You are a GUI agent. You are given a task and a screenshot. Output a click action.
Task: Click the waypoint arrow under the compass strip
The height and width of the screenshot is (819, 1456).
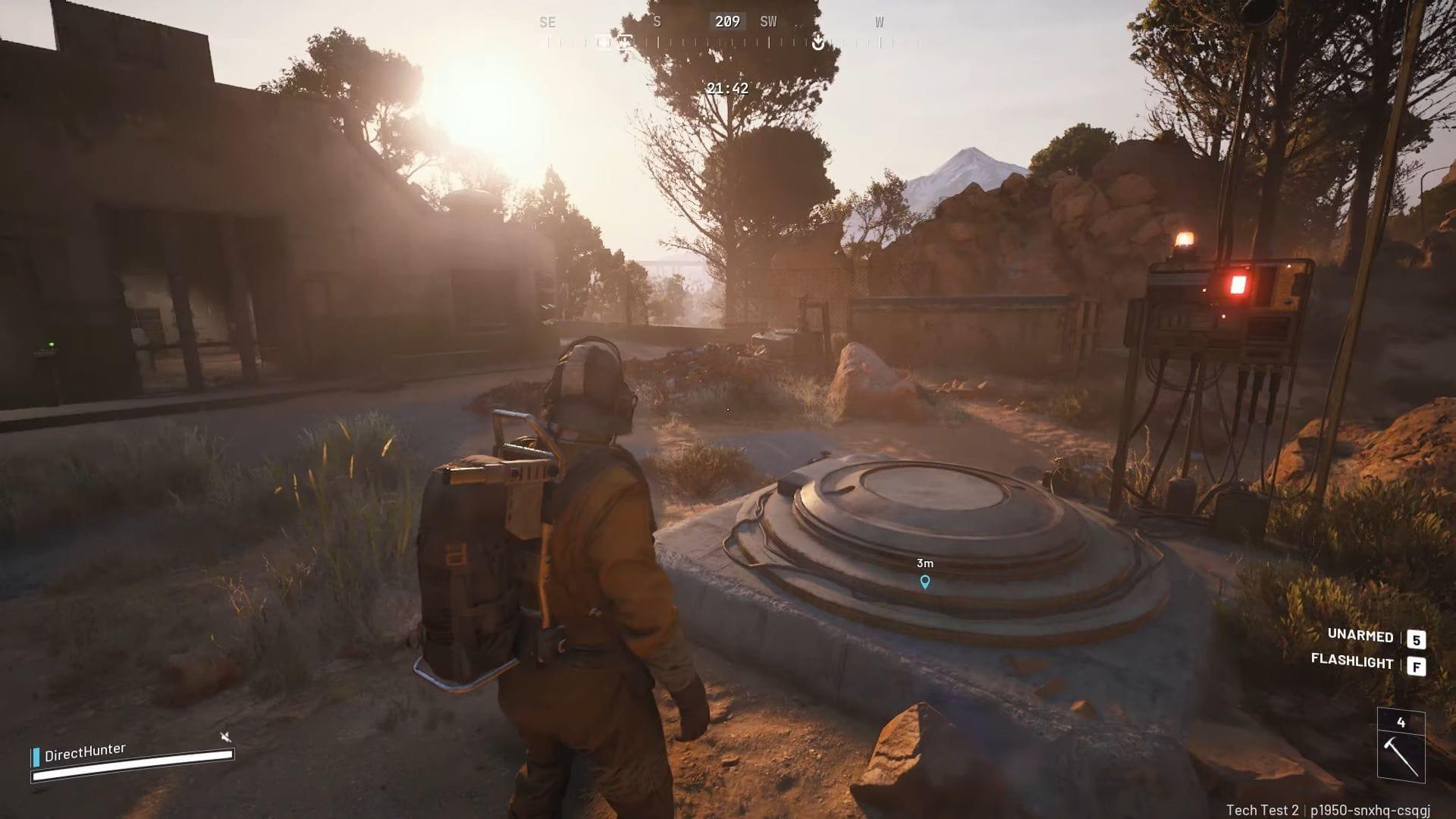point(817,43)
